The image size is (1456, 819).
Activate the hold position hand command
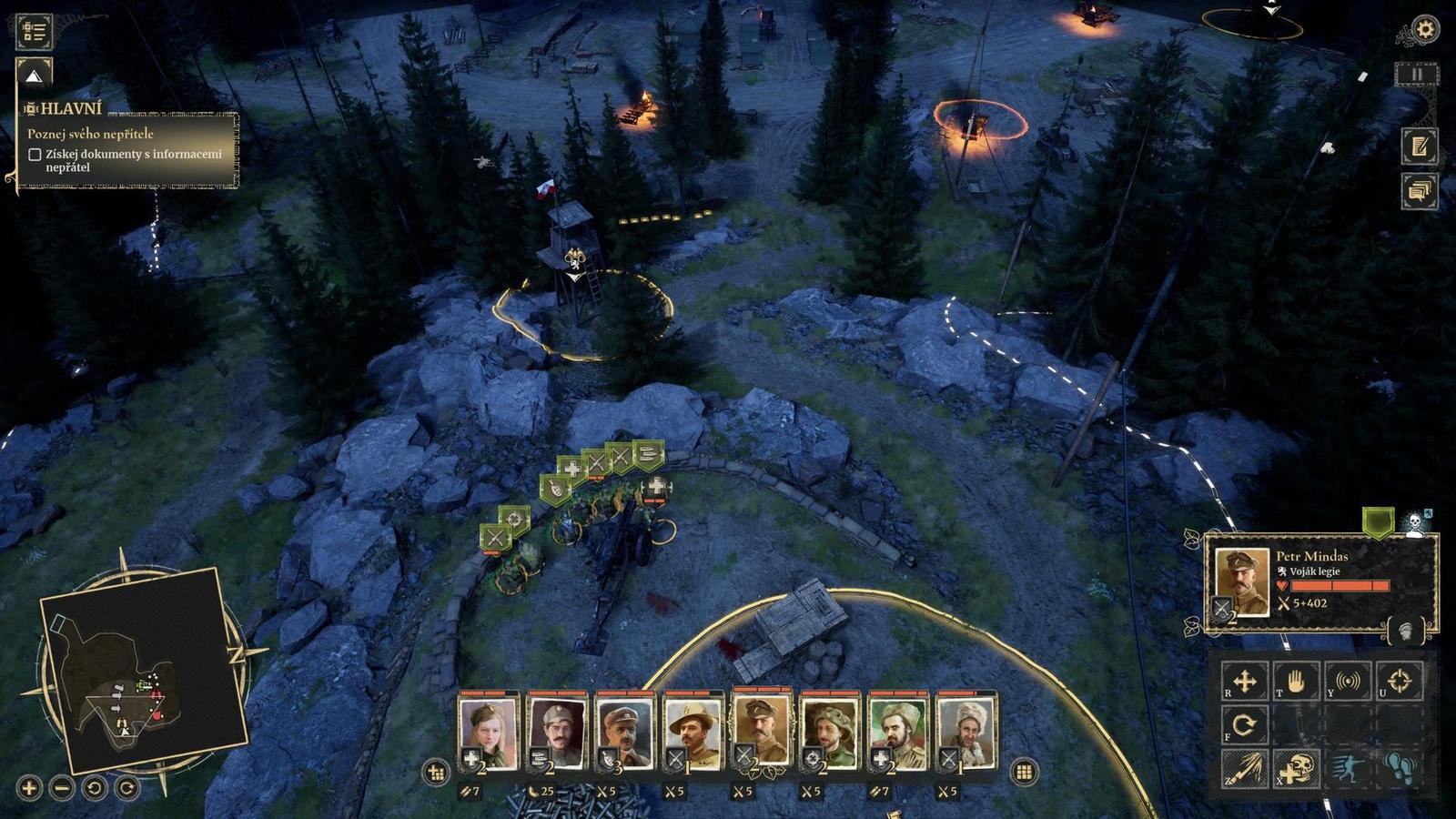pyautogui.click(x=1296, y=681)
